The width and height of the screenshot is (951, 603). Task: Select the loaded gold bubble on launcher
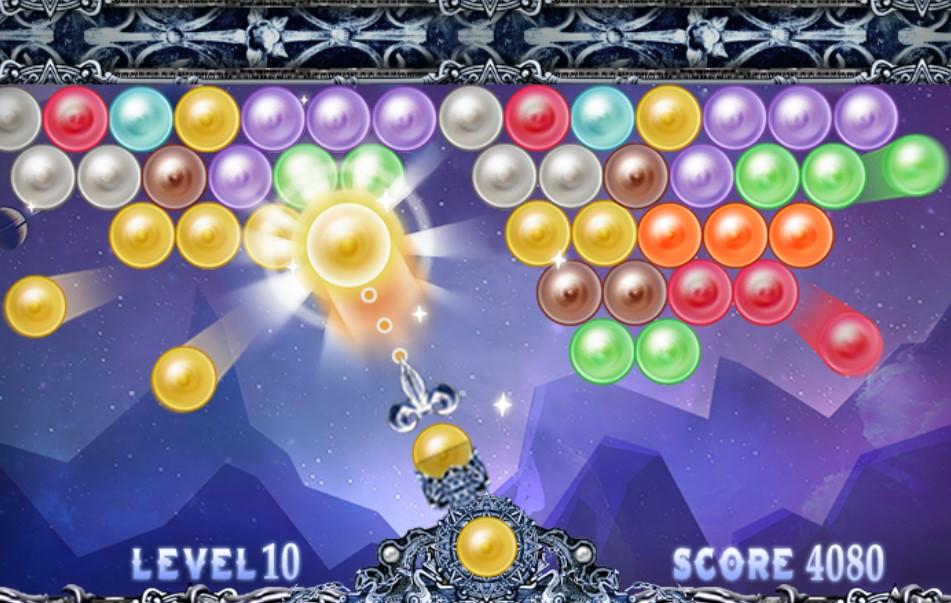pyautogui.click(x=442, y=451)
